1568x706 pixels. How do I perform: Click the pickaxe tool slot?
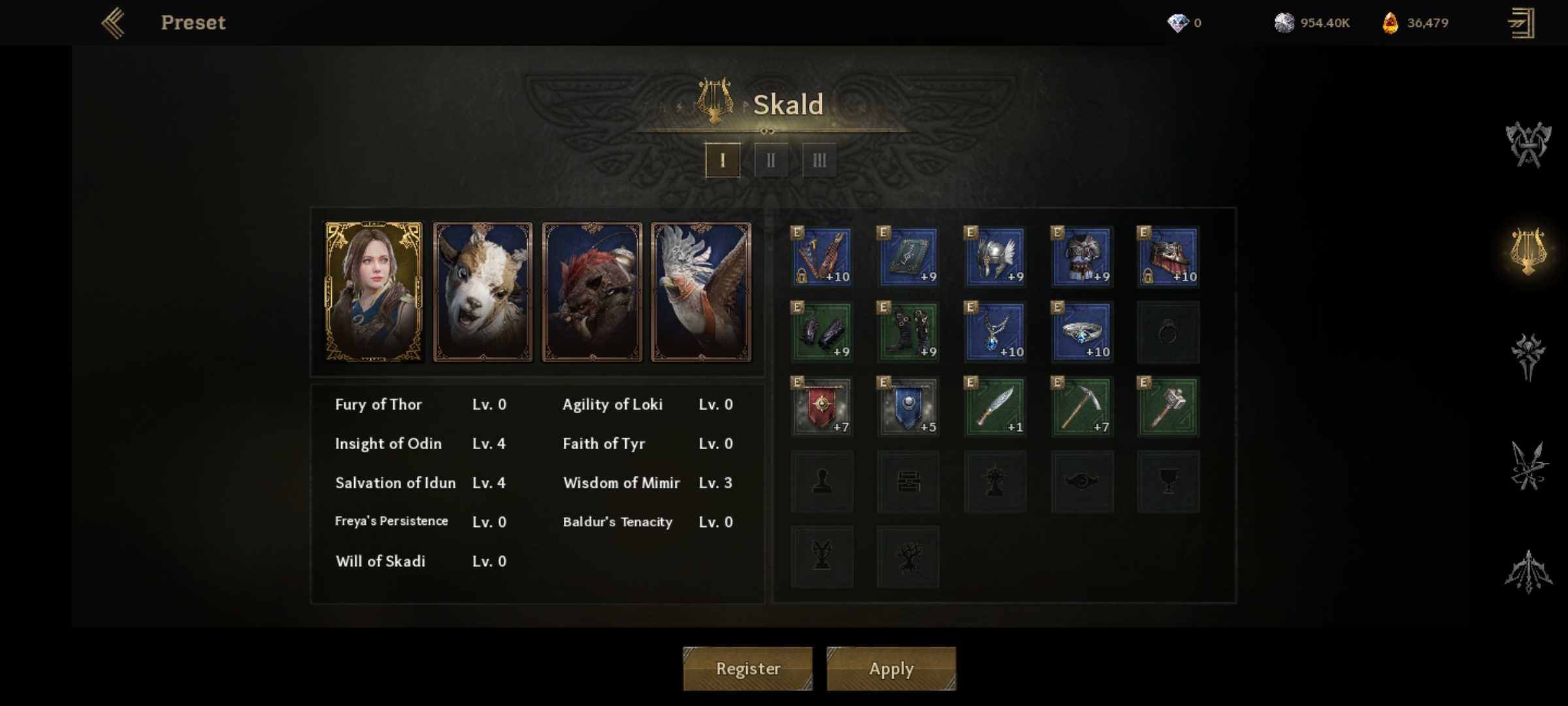[1082, 407]
